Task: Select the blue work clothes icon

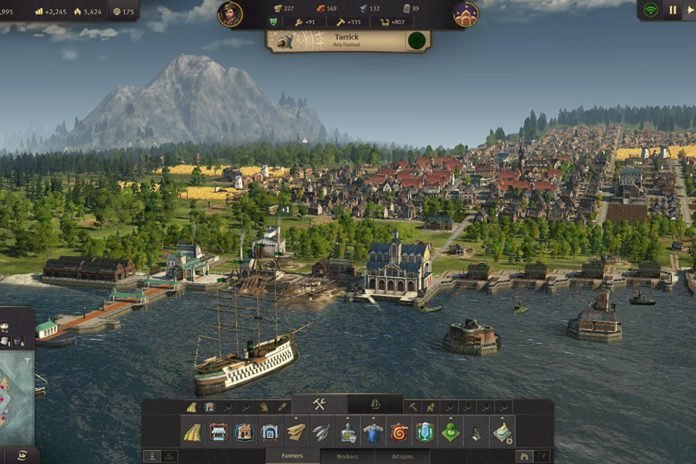Action: pyautogui.click(x=373, y=432)
